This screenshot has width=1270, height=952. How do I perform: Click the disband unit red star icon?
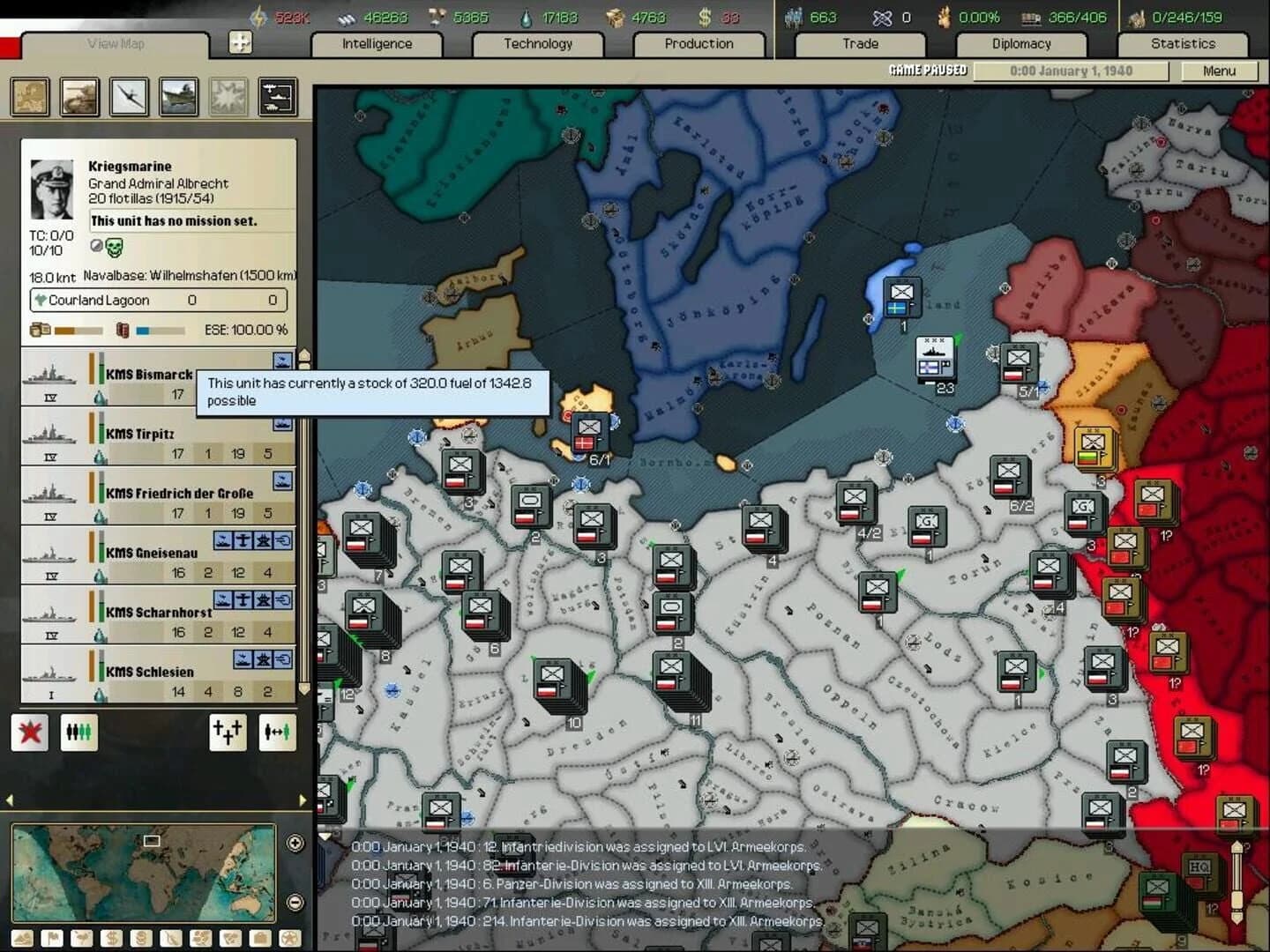30,732
